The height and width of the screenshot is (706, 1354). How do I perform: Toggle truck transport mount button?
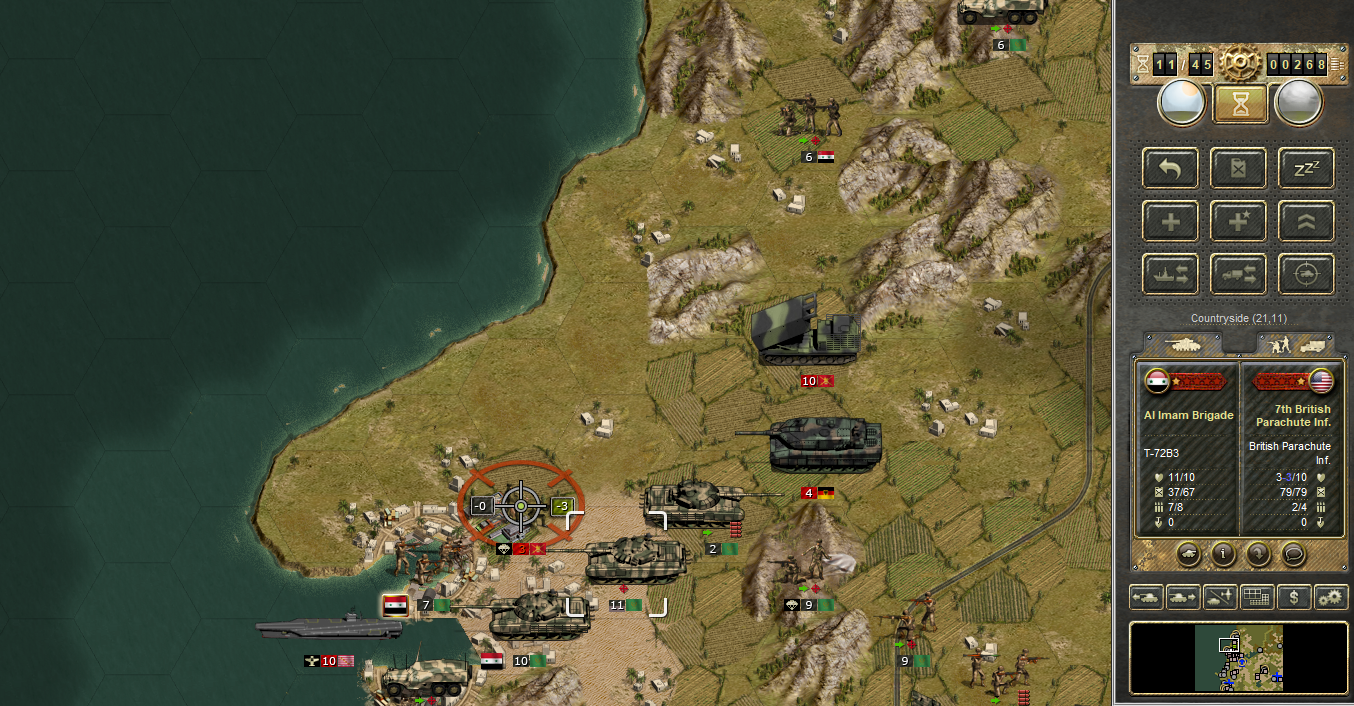pyautogui.click(x=1238, y=274)
